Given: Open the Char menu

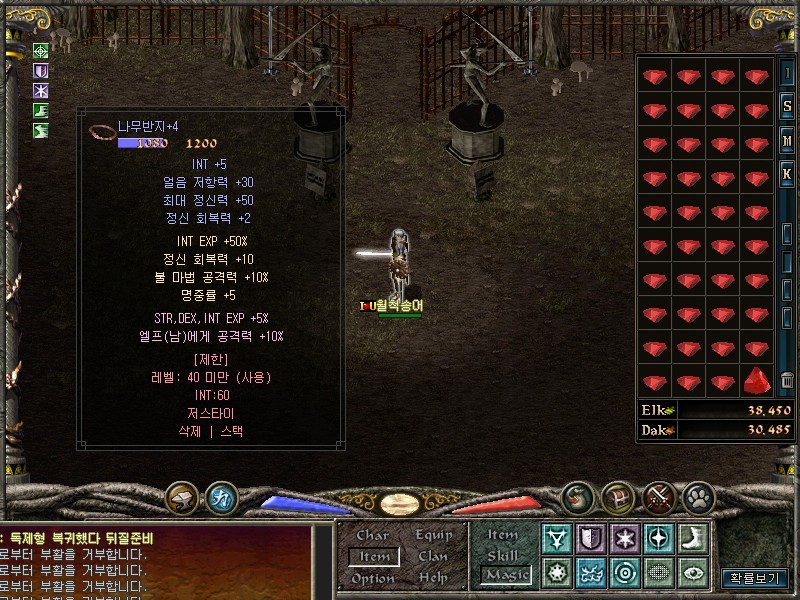Looking at the screenshot, I should tap(373, 535).
